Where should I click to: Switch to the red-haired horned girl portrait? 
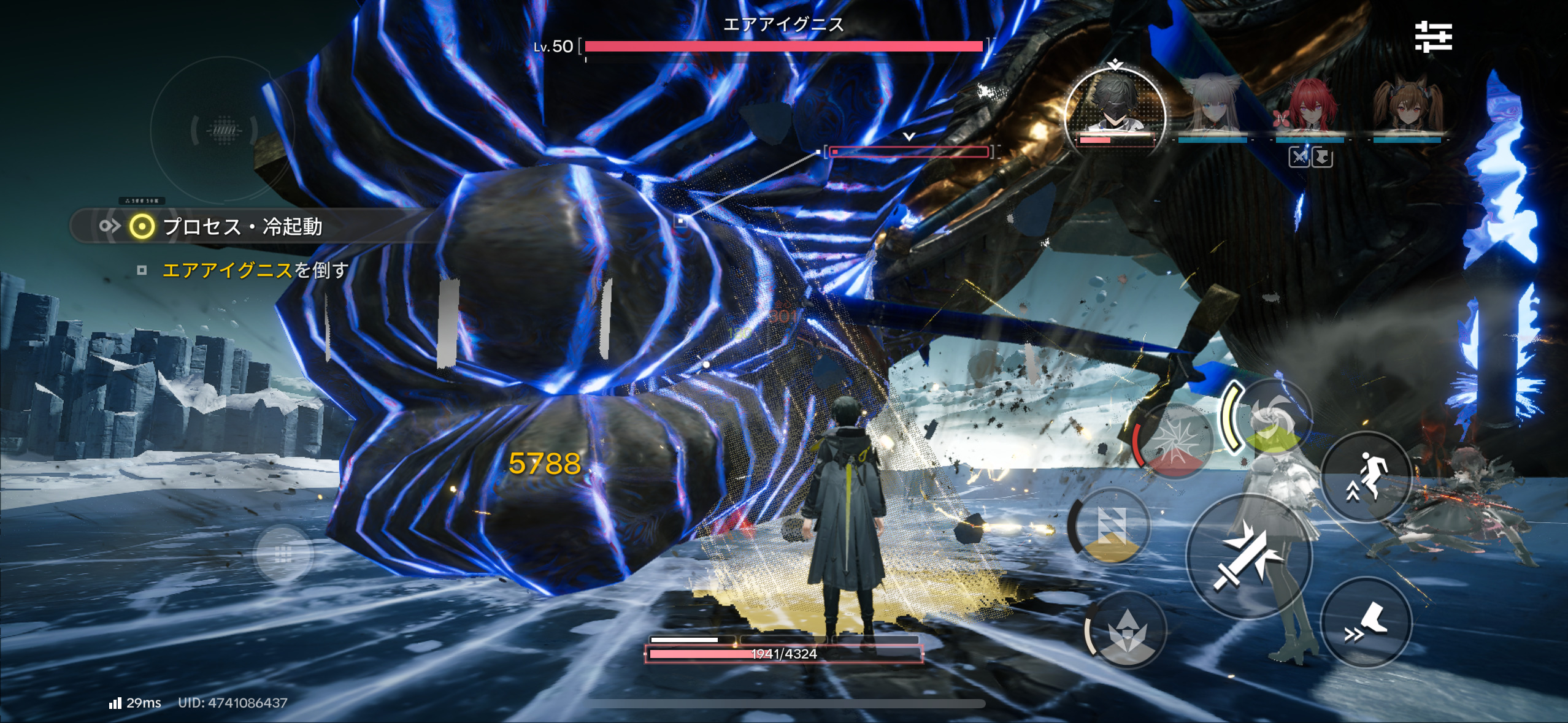coord(1309,110)
